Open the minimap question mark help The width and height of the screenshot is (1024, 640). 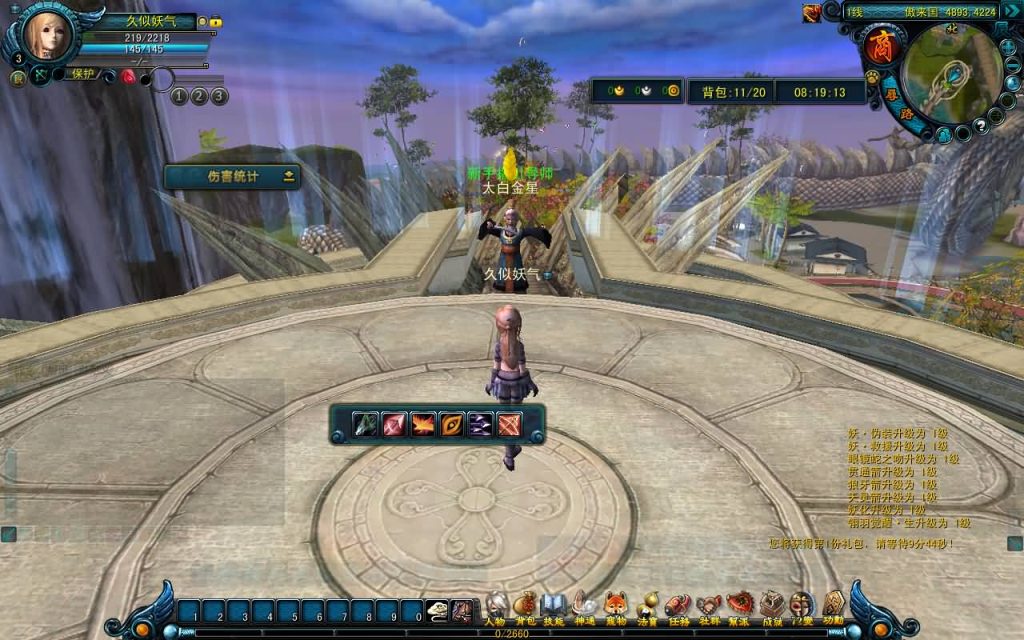pyautogui.click(x=982, y=125)
